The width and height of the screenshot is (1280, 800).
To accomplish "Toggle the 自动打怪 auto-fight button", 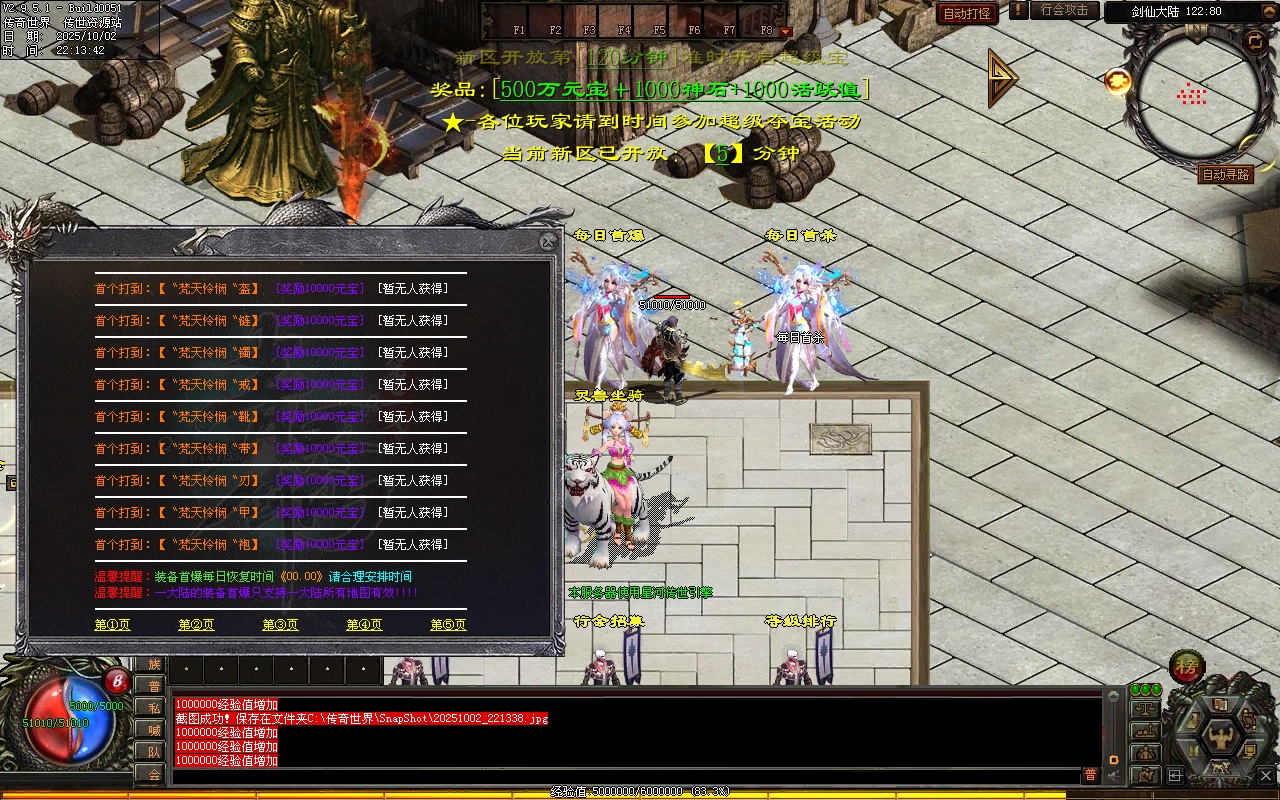I will coord(967,13).
